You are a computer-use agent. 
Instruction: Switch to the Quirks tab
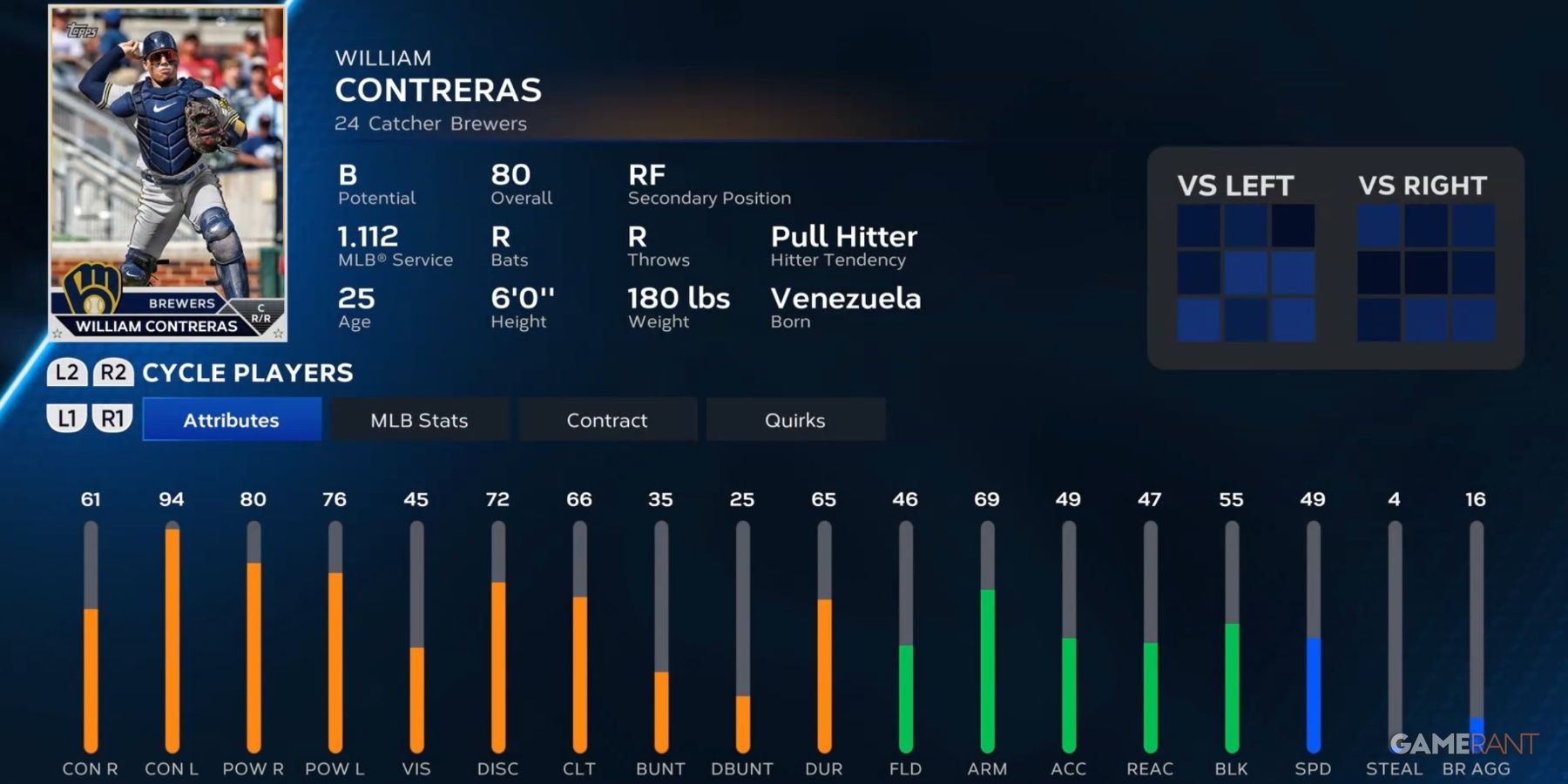tap(795, 419)
